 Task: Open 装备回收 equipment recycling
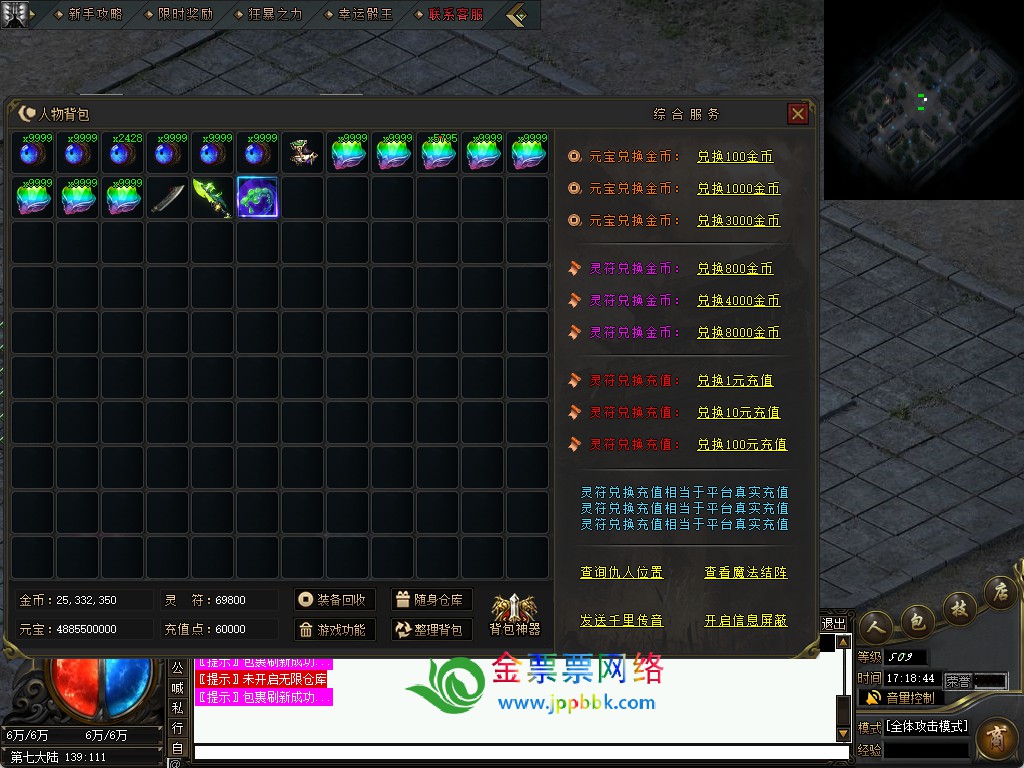(334, 600)
